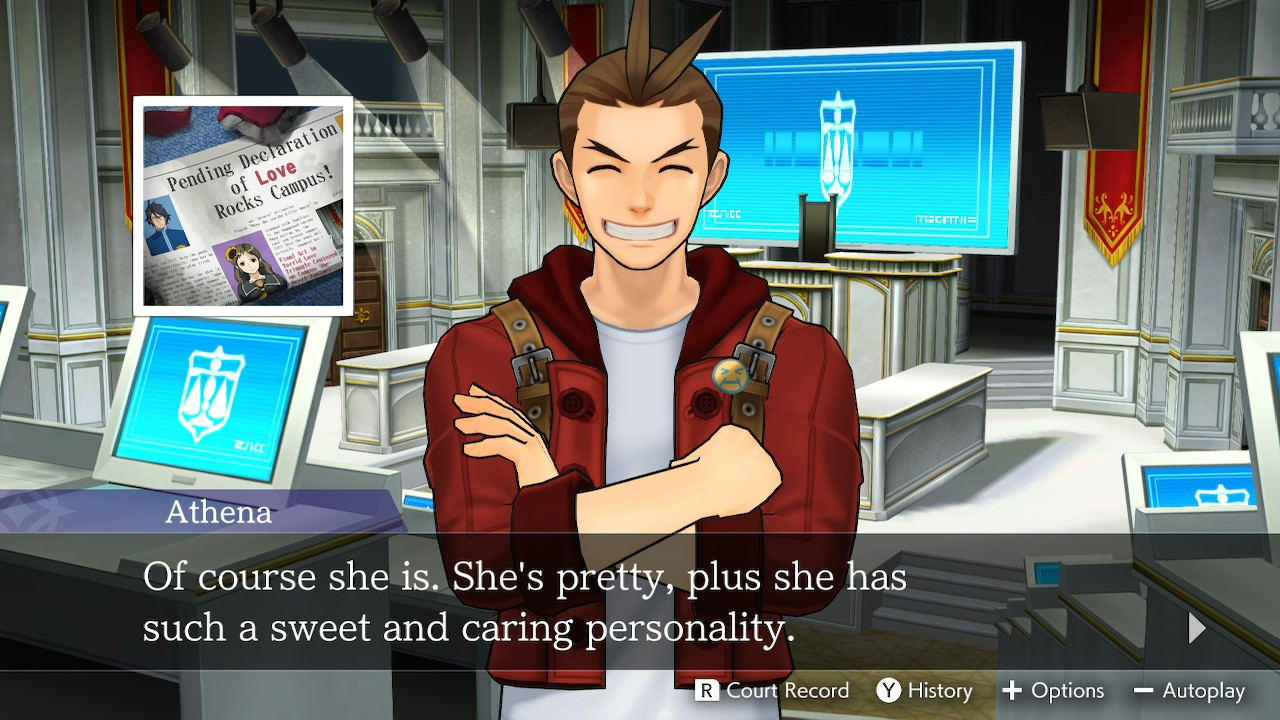Advance dialogue with the arrow indicator
Viewport: 1280px width, 720px height.
tap(1196, 628)
